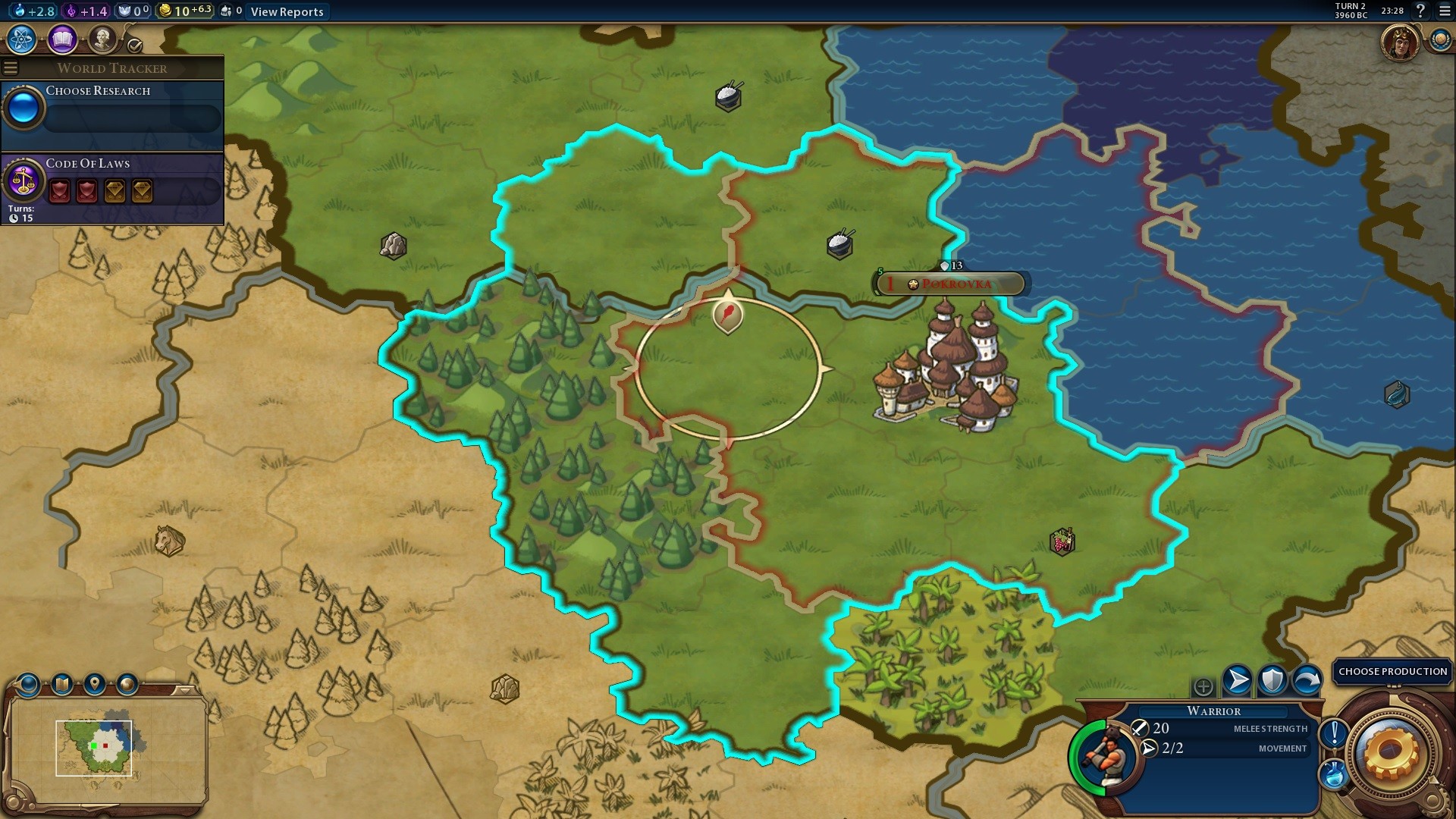This screenshot has height=819, width=1456.
Task: Open the game menu in the top-right corner
Action: 1445,11
